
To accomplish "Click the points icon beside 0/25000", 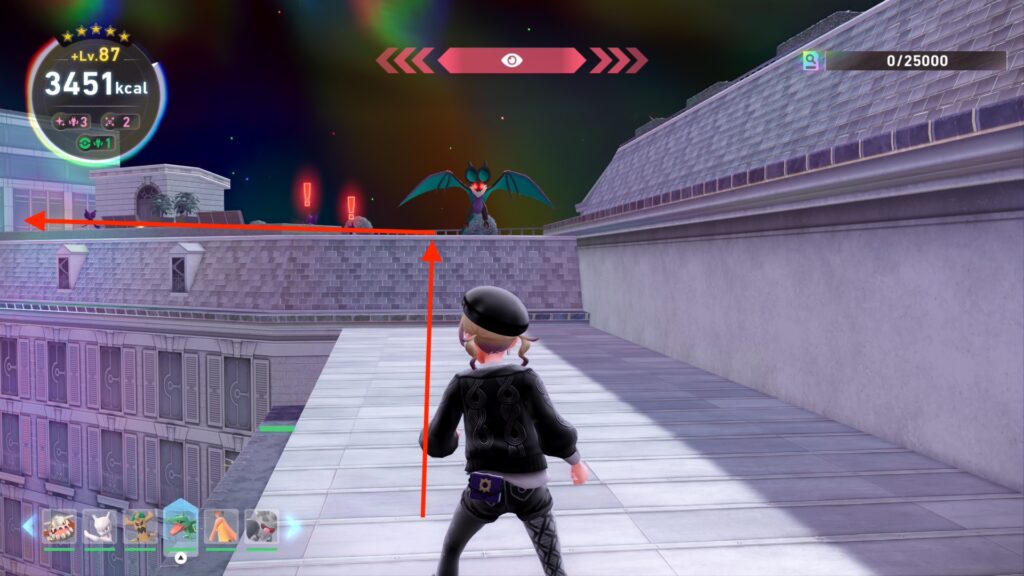I will click(x=811, y=61).
